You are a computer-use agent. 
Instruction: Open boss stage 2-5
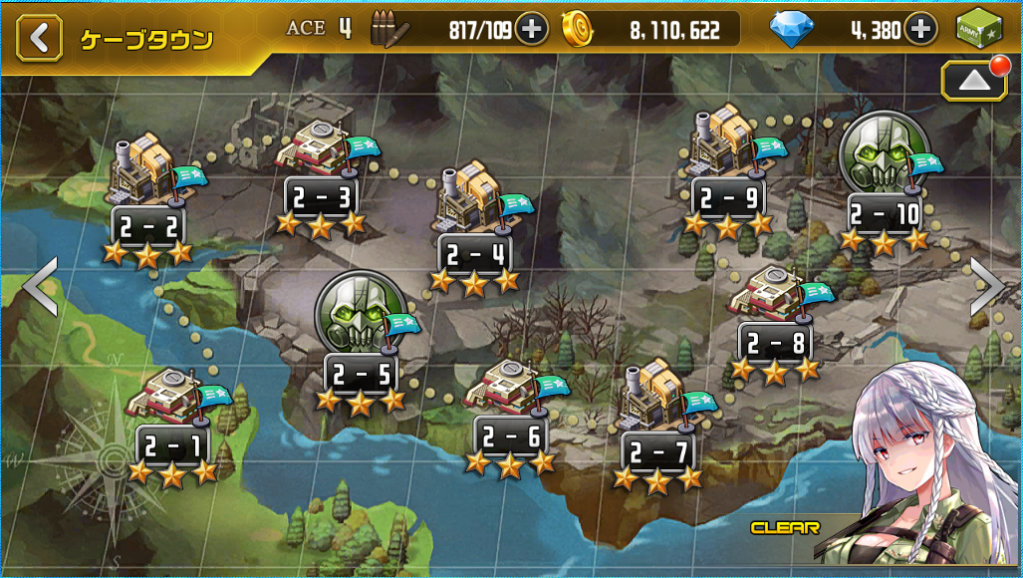(360, 330)
